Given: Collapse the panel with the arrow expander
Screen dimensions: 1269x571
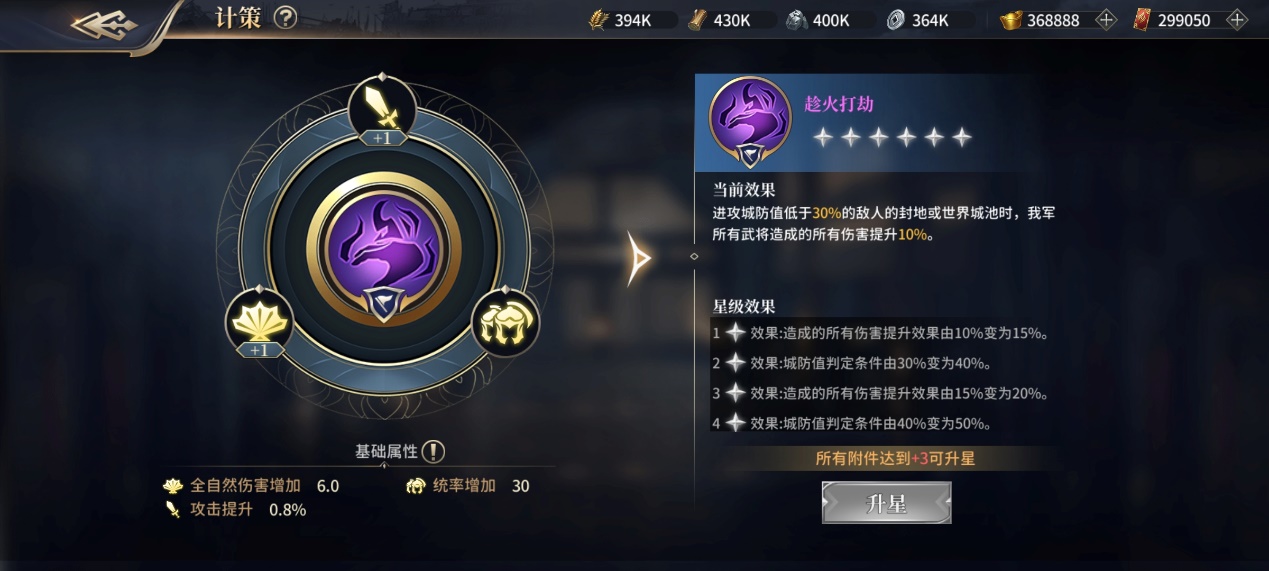Looking at the screenshot, I should point(638,258).
